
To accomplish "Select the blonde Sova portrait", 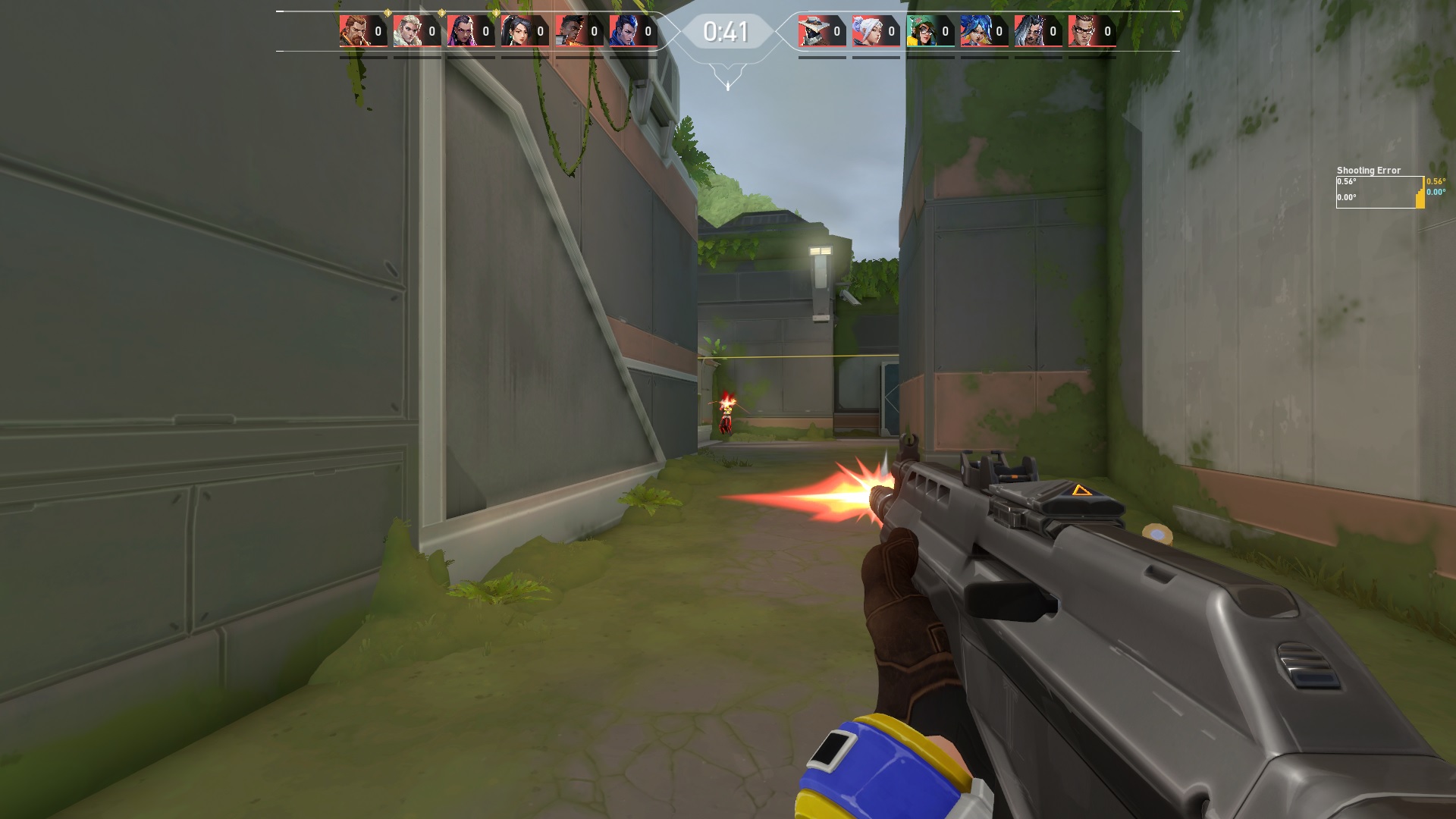I will coord(407,32).
